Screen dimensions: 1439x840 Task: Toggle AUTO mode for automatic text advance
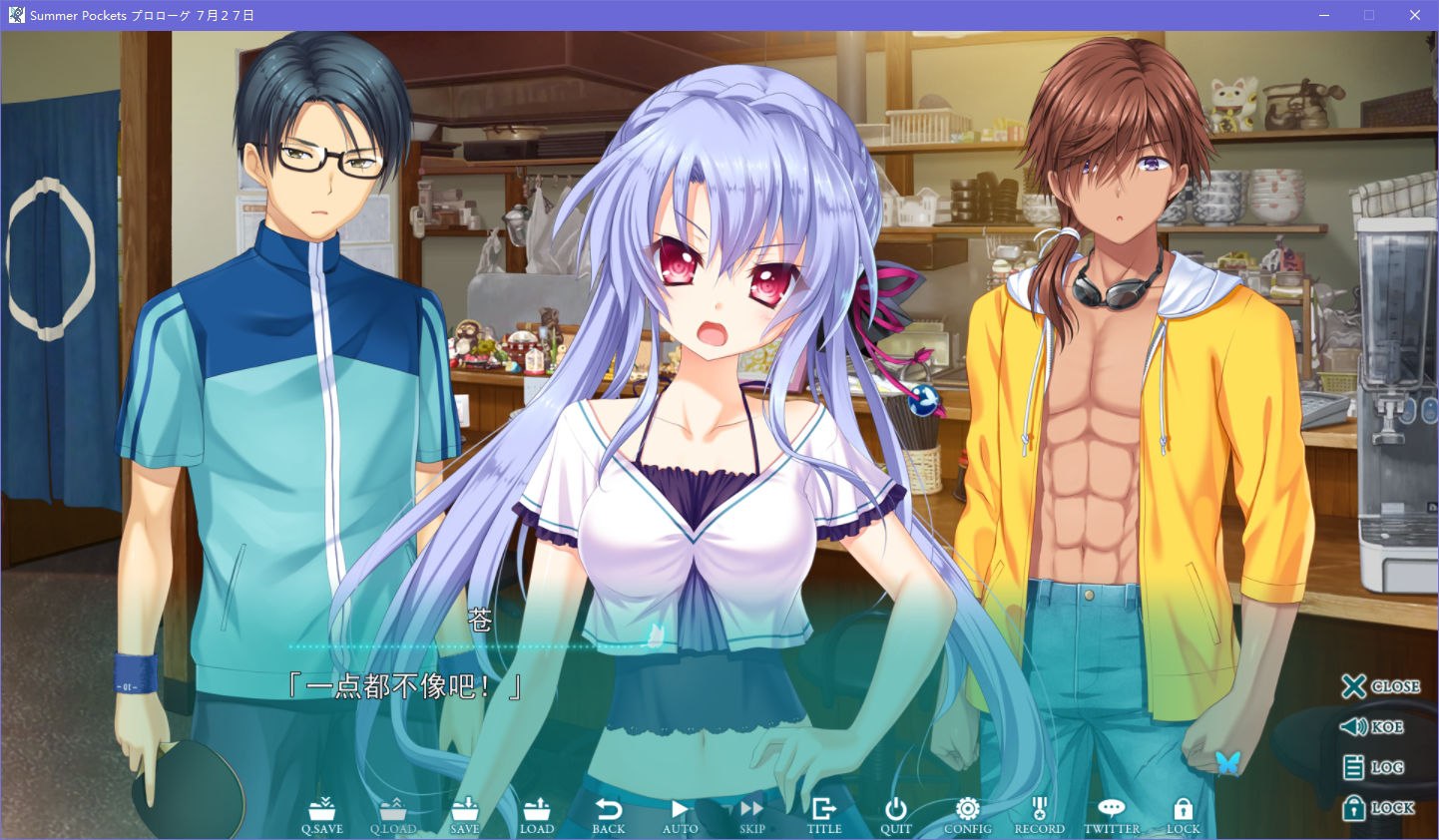tap(680, 813)
